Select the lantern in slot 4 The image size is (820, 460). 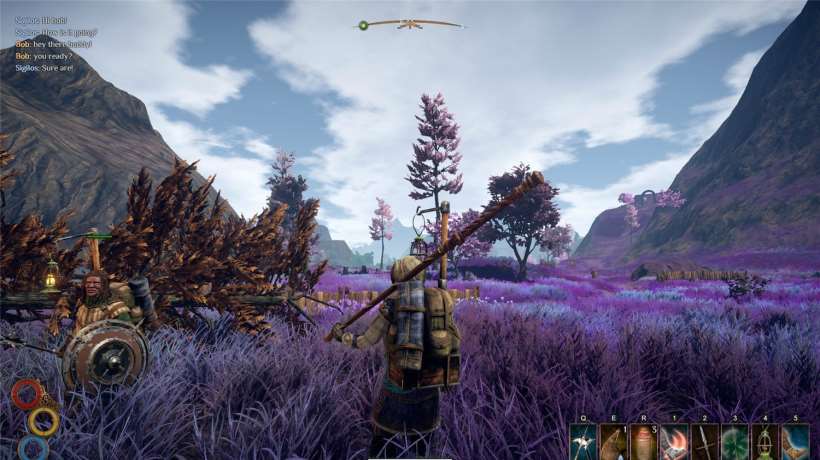[765, 442]
